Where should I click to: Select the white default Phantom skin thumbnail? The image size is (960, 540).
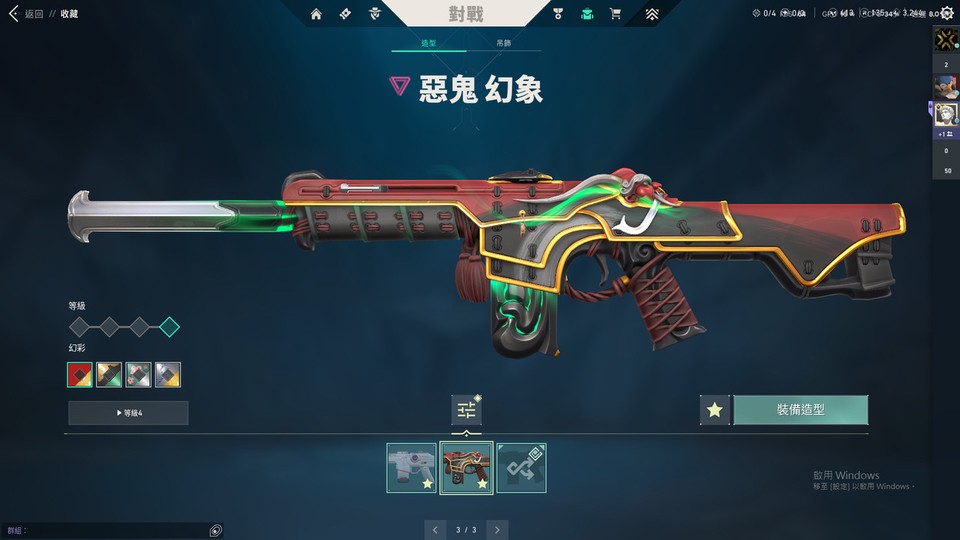pyautogui.click(x=411, y=468)
